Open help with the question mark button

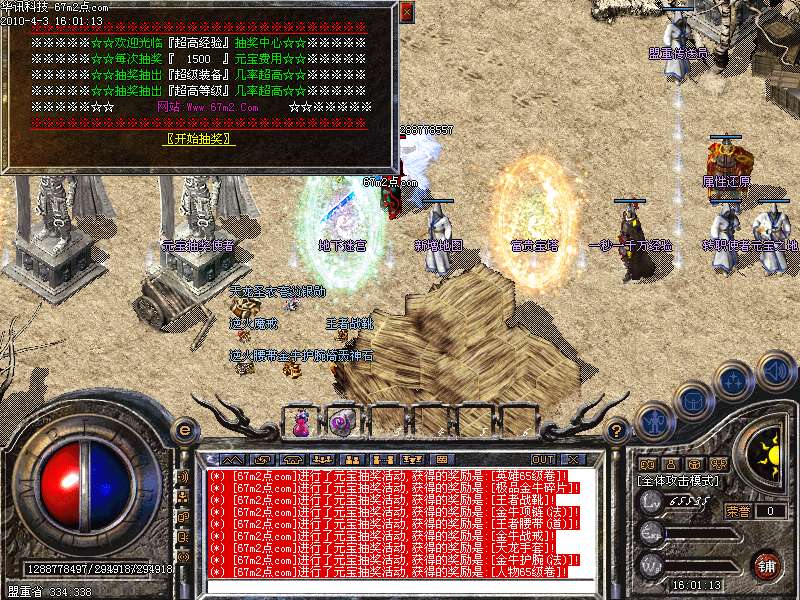click(x=618, y=431)
